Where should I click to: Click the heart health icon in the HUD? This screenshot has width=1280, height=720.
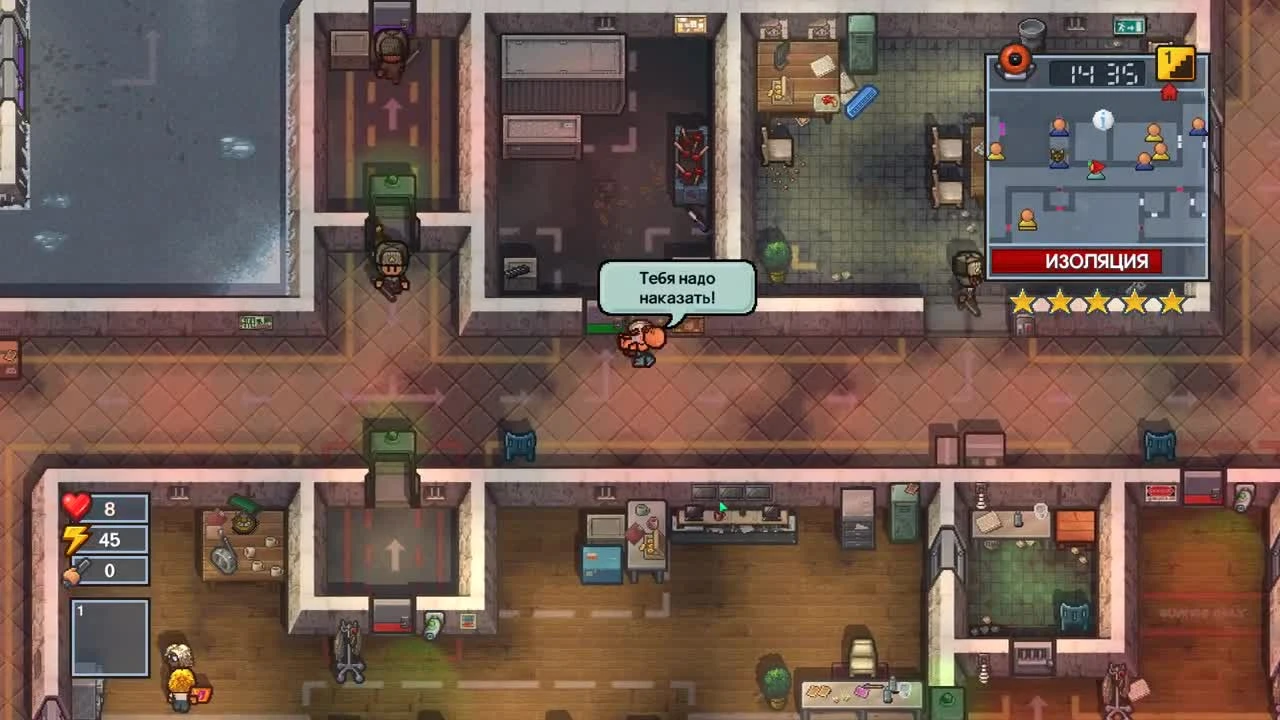pos(78,507)
